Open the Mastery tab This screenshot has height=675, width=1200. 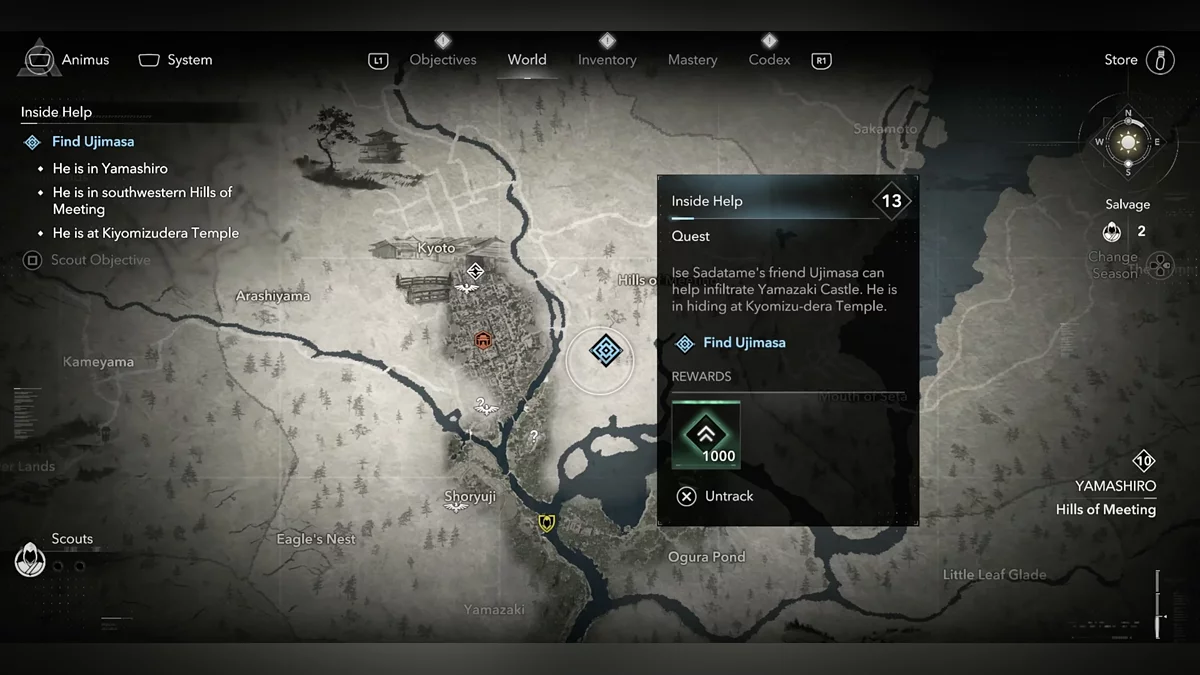[x=693, y=60]
